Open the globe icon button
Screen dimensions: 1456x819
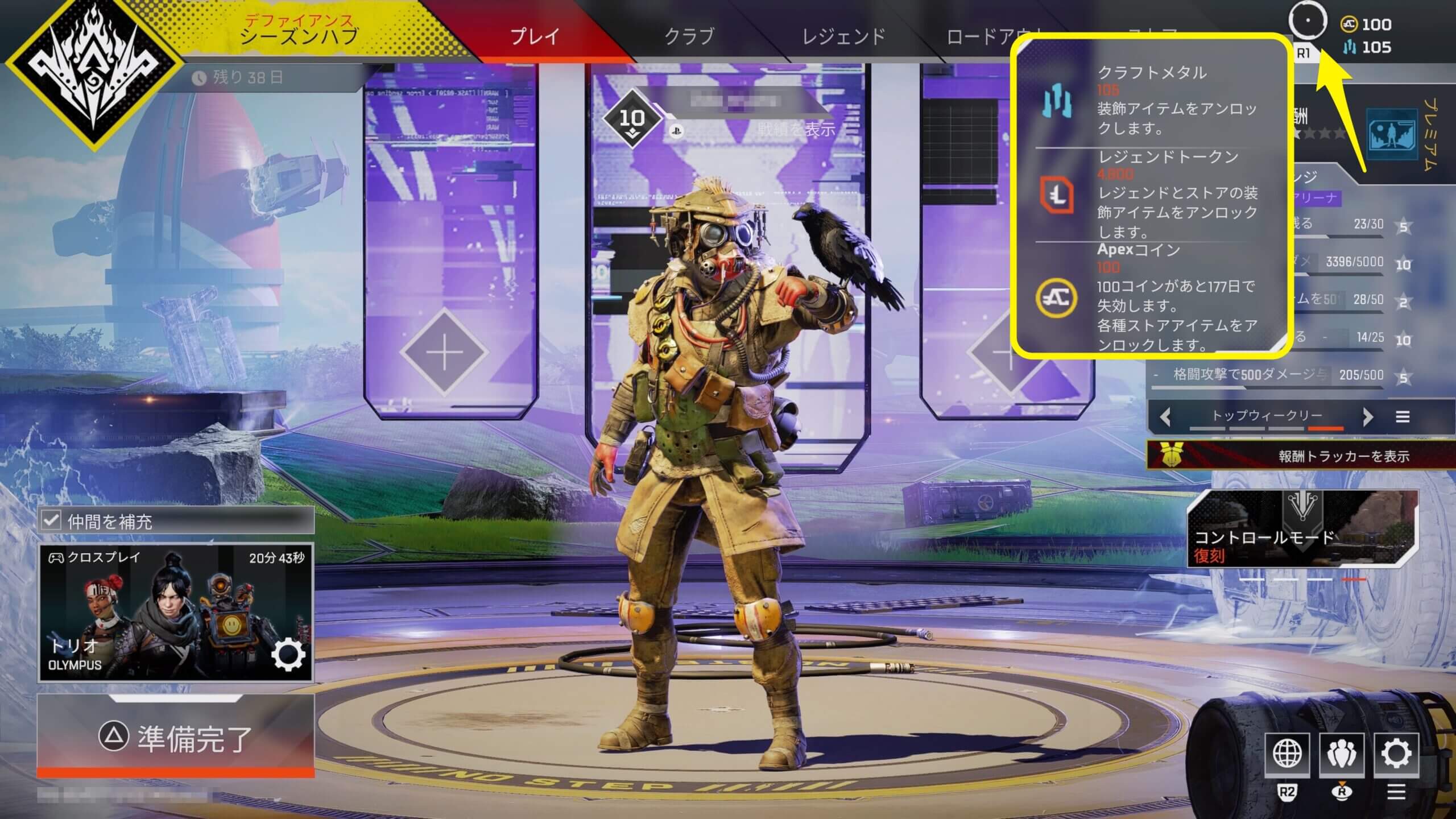(x=1287, y=755)
